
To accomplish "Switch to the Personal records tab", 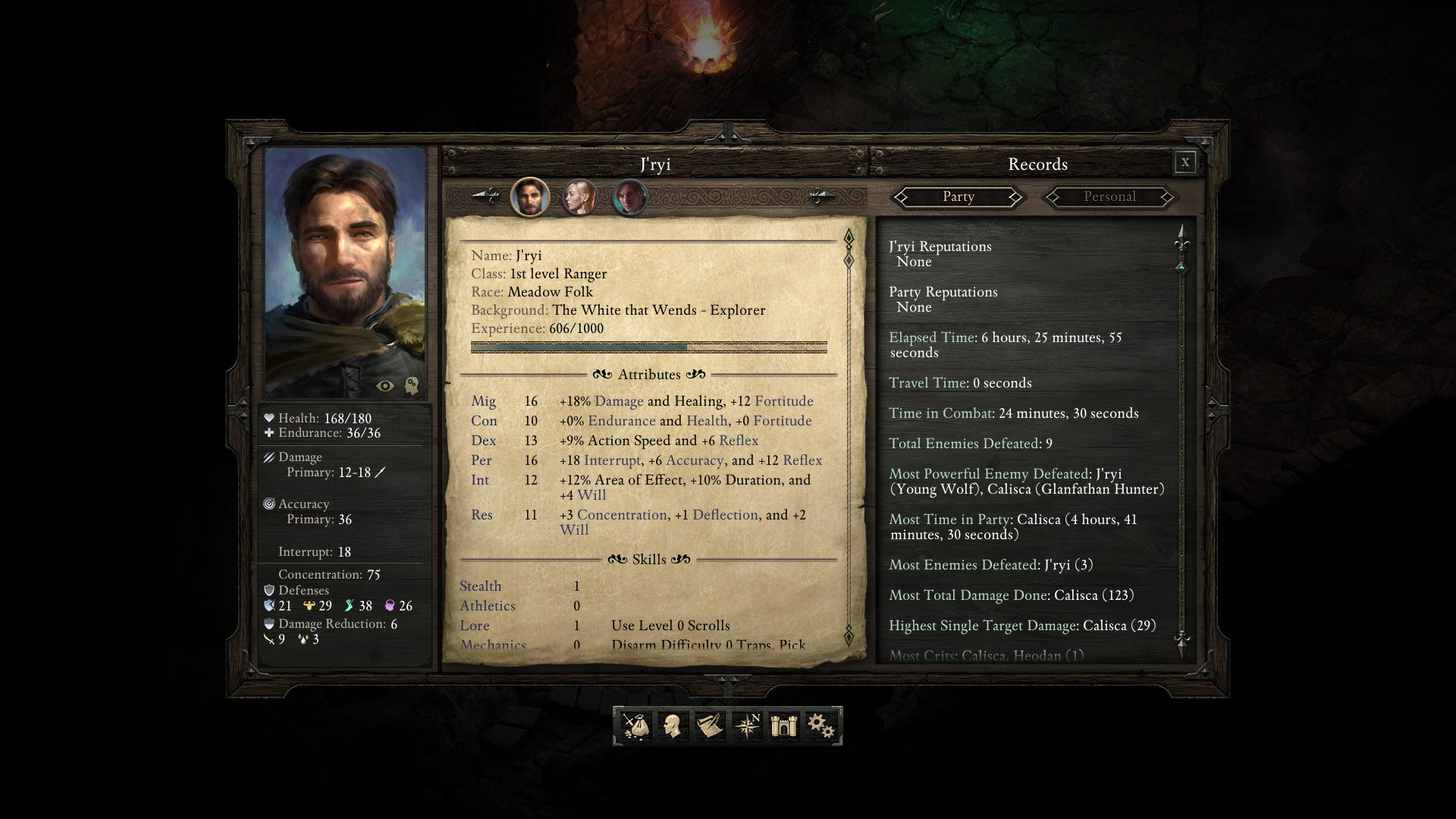I will [x=1109, y=197].
